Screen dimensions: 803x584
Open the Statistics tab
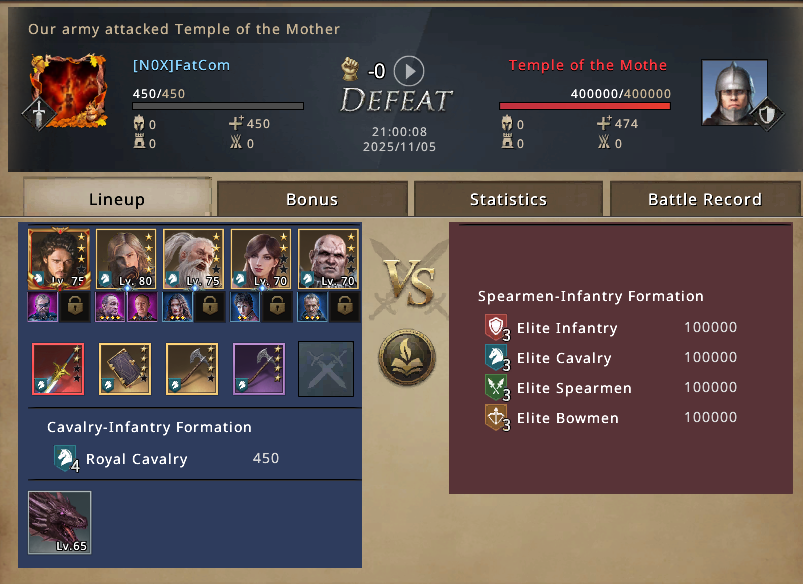click(x=508, y=199)
